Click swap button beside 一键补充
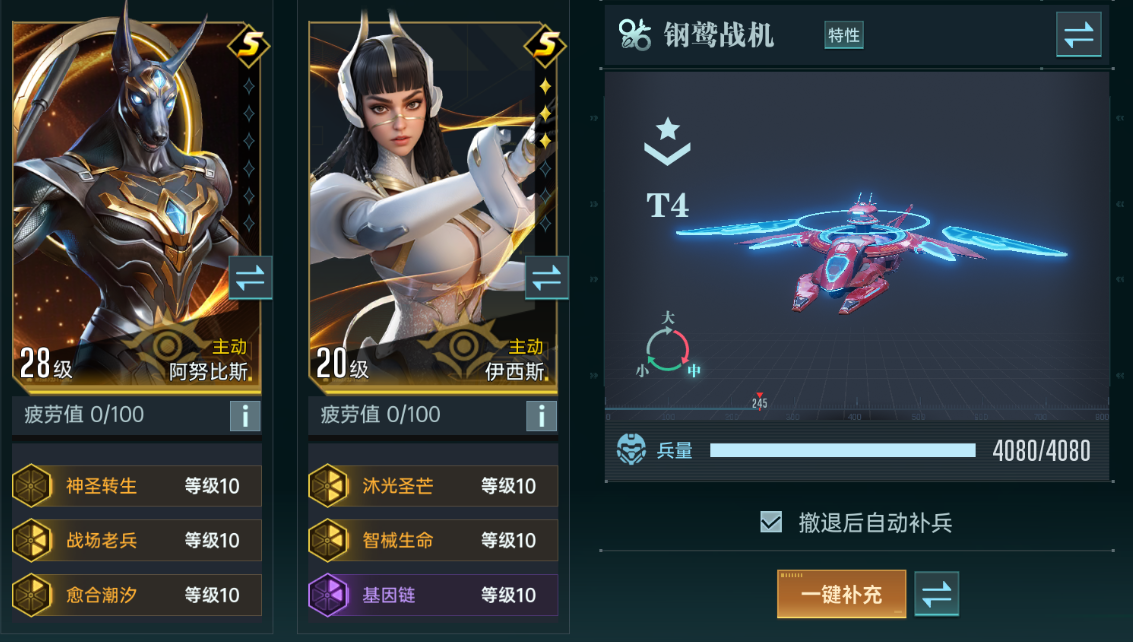Viewport: 1133px width, 642px height. coord(936,594)
